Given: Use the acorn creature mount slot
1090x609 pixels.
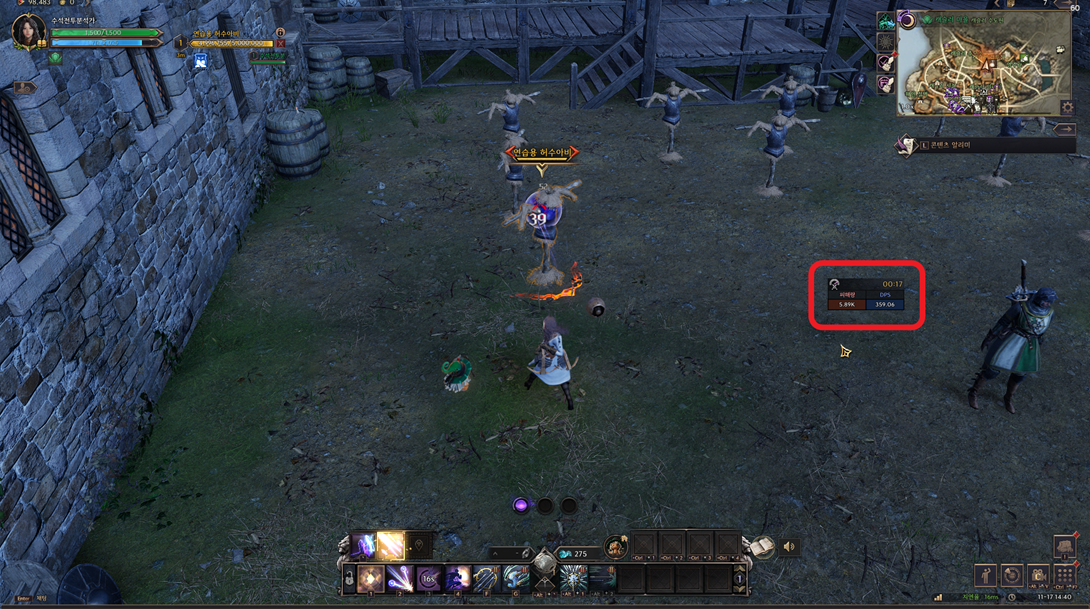Looking at the screenshot, I should (614, 548).
